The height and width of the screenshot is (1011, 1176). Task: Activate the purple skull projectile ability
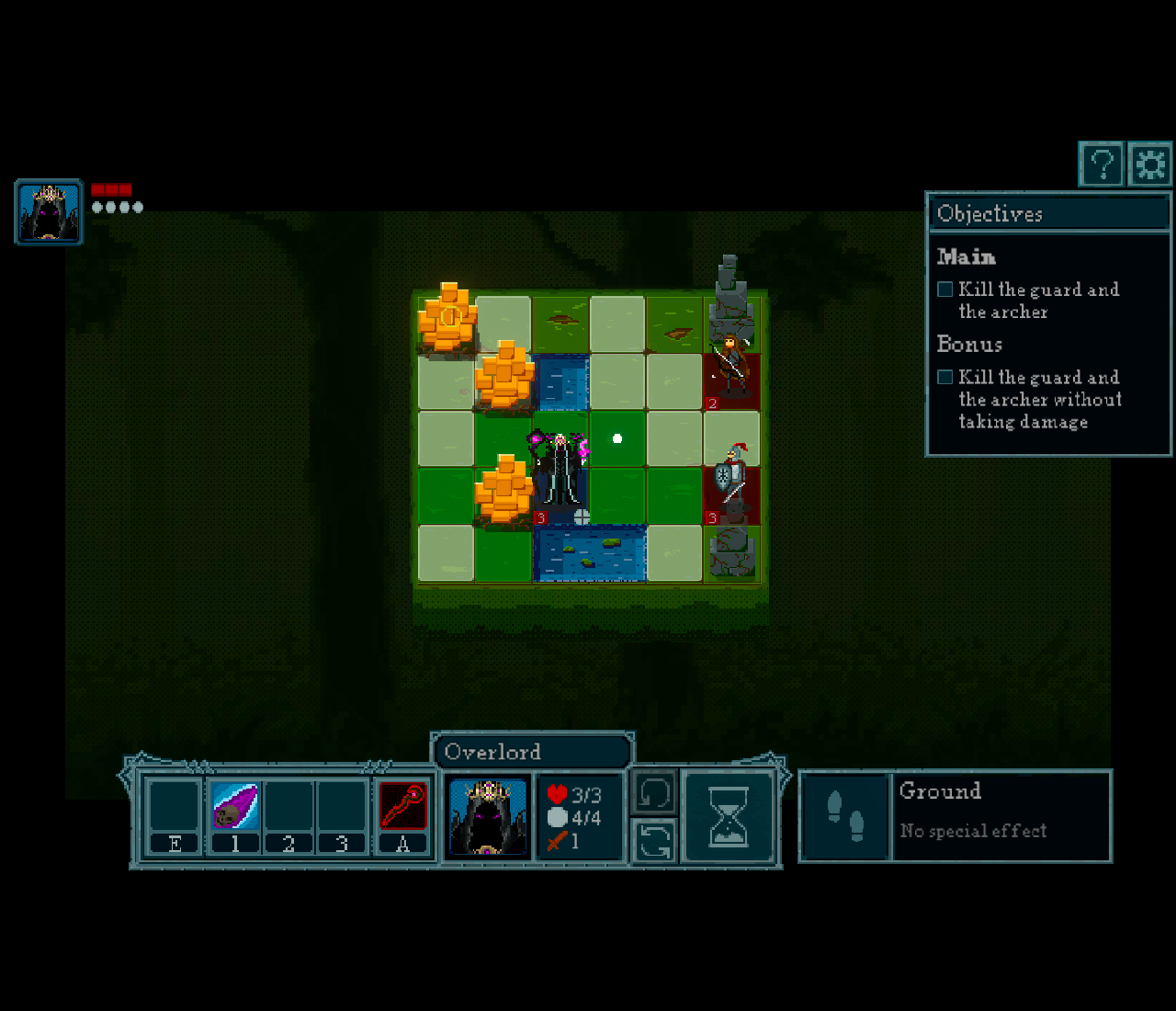(235, 807)
